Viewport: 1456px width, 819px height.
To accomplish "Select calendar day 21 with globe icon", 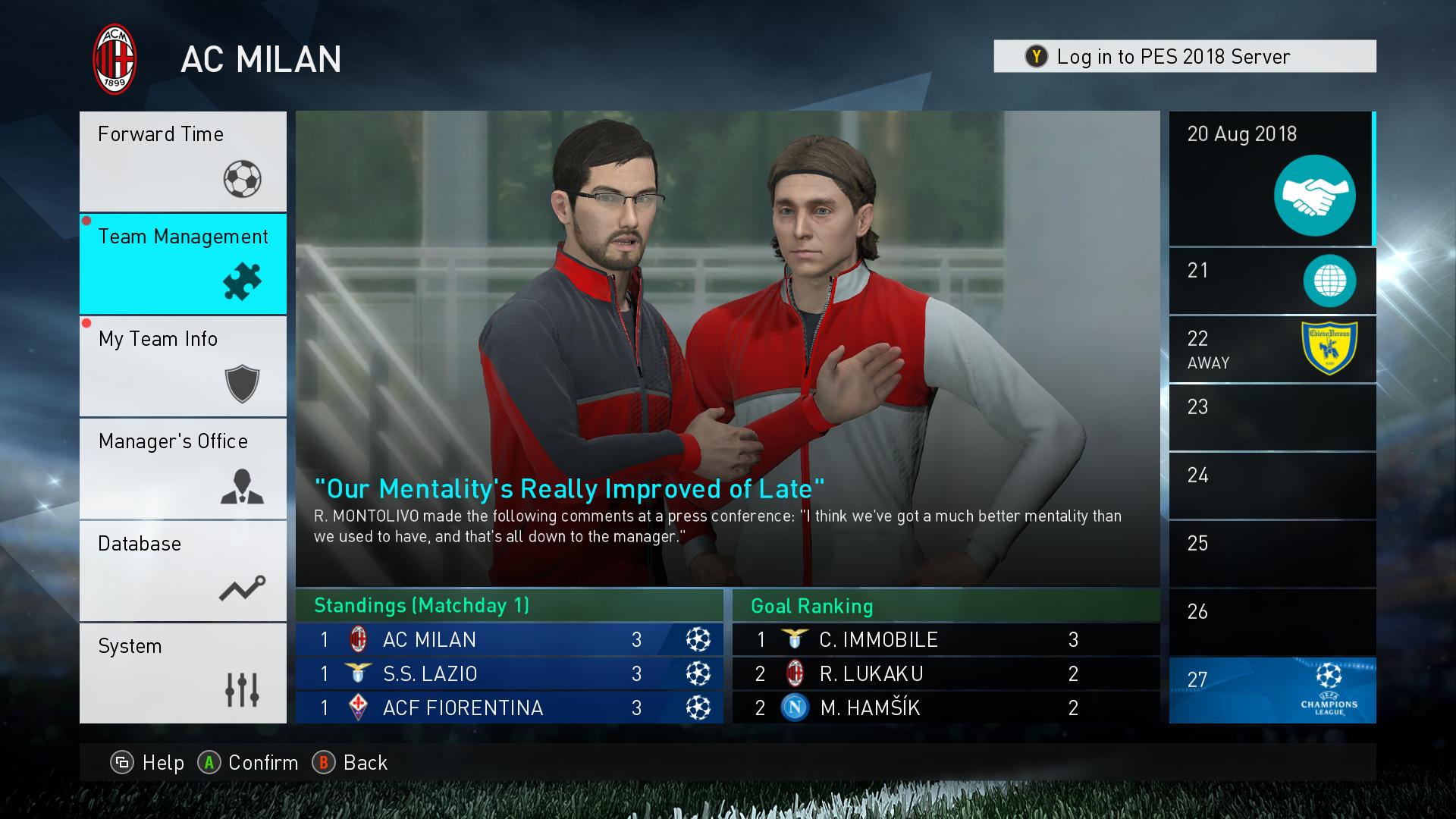I will coord(1272,281).
